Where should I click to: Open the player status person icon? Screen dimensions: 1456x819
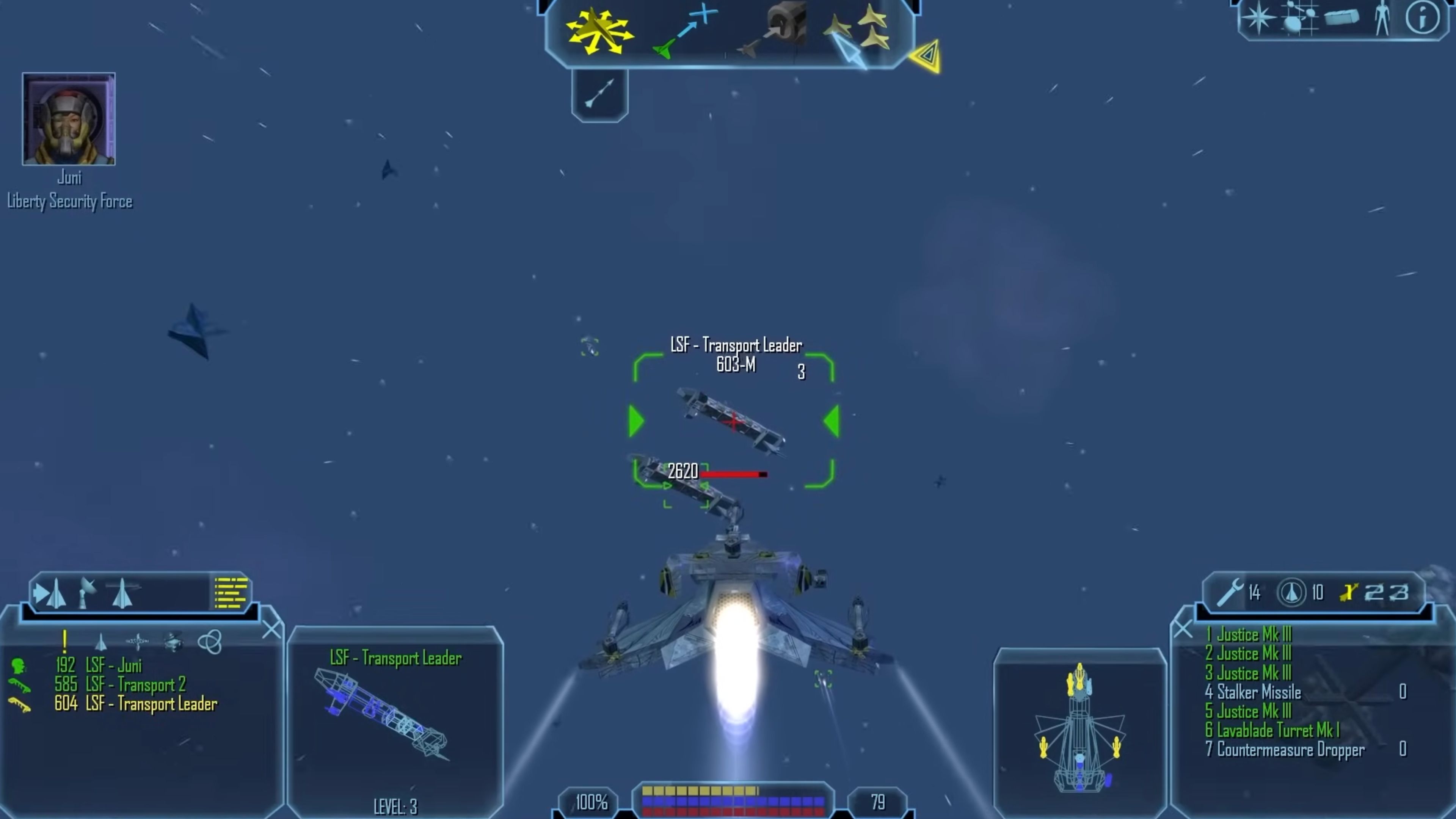pyautogui.click(x=1382, y=18)
